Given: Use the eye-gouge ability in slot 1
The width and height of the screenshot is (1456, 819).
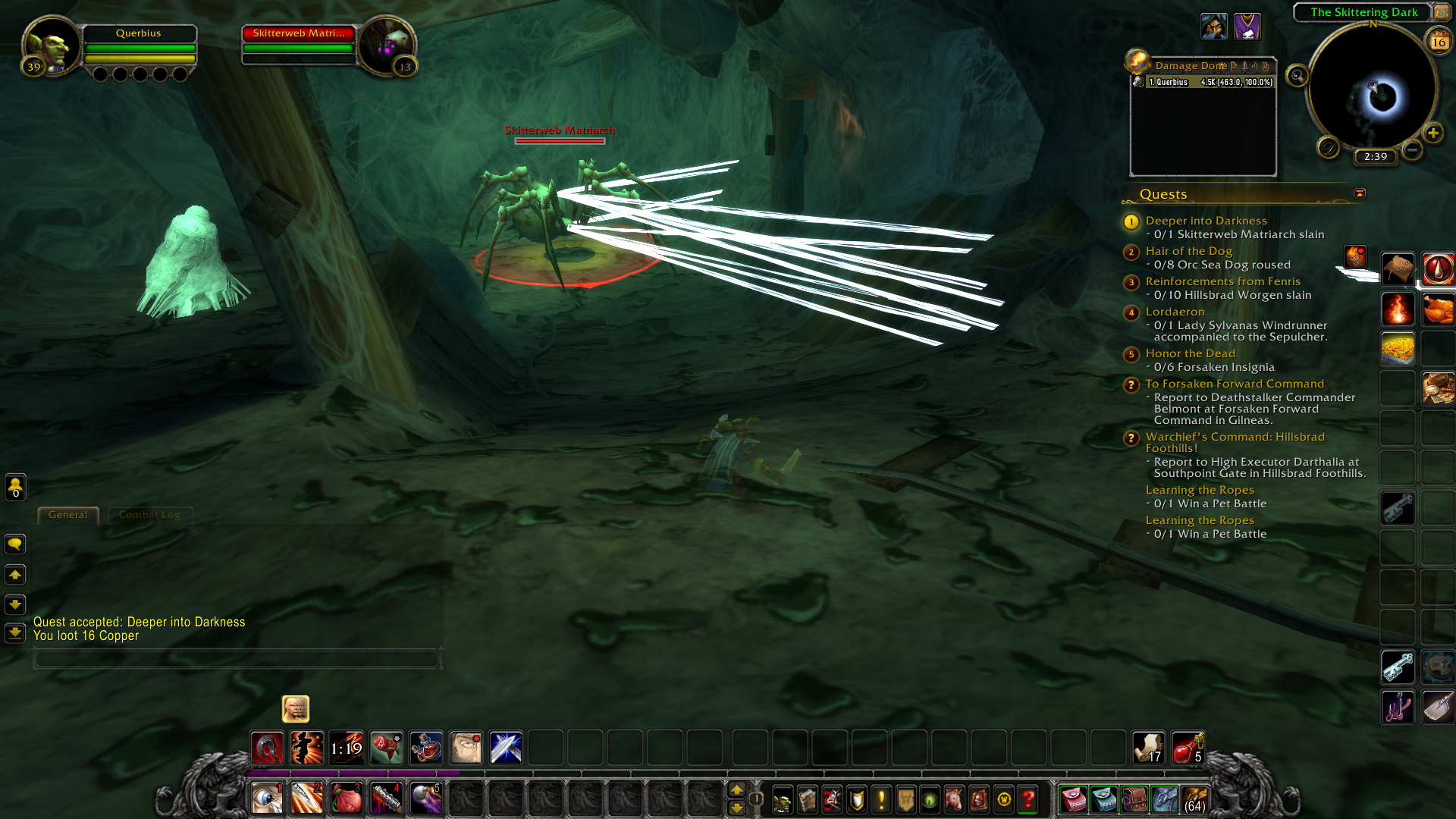Looking at the screenshot, I should [267, 799].
